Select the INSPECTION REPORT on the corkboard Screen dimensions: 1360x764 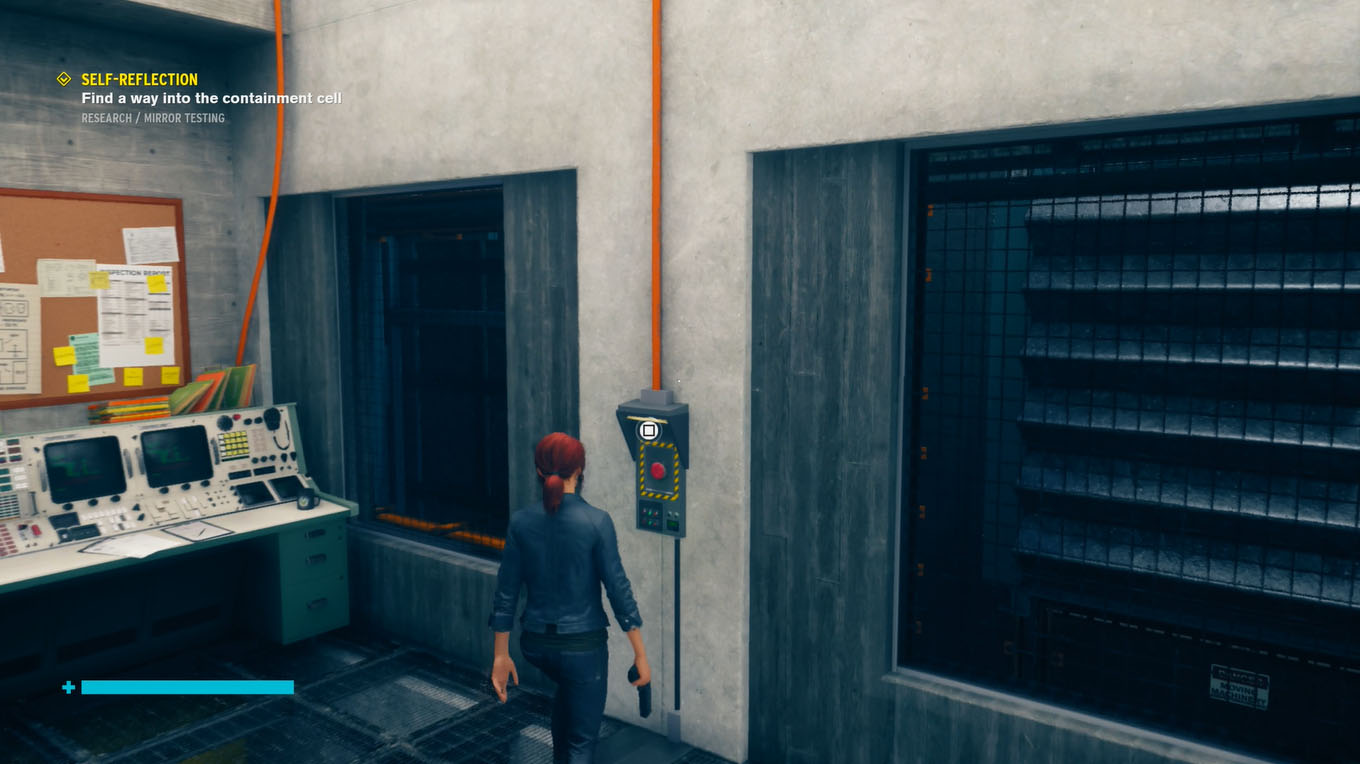click(x=135, y=273)
